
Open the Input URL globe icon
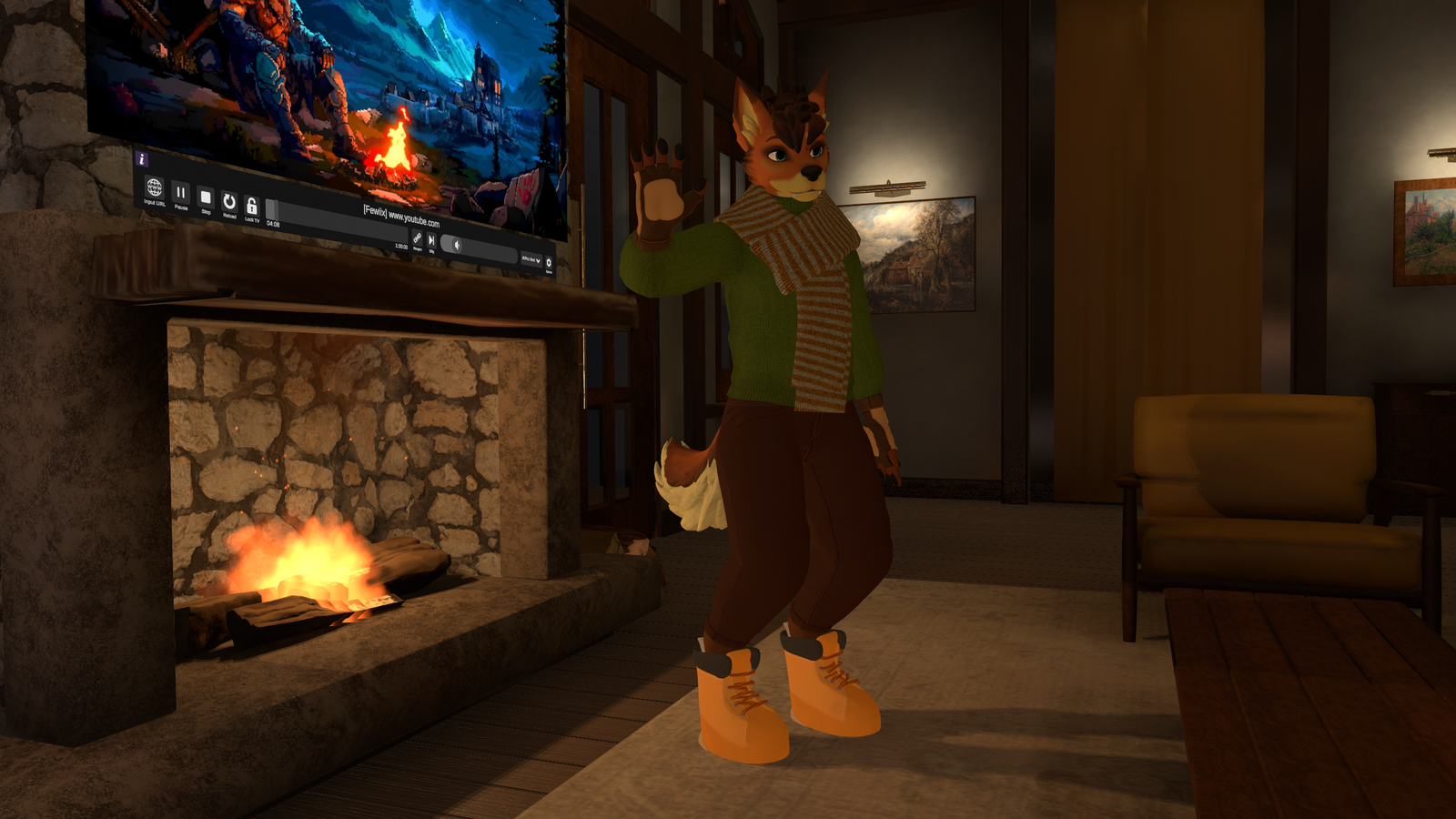point(155,187)
